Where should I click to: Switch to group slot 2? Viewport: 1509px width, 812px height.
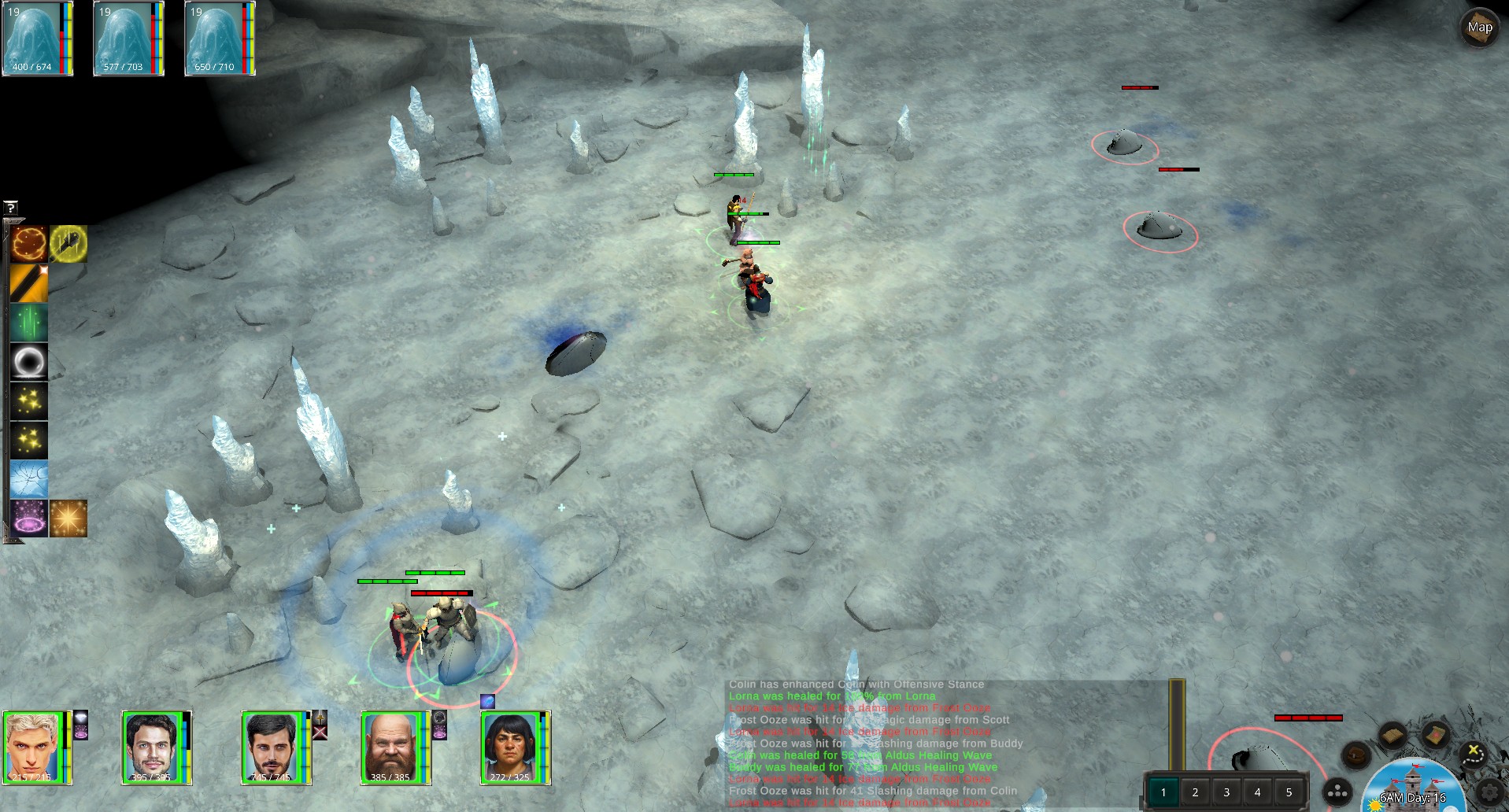click(x=1195, y=792)
